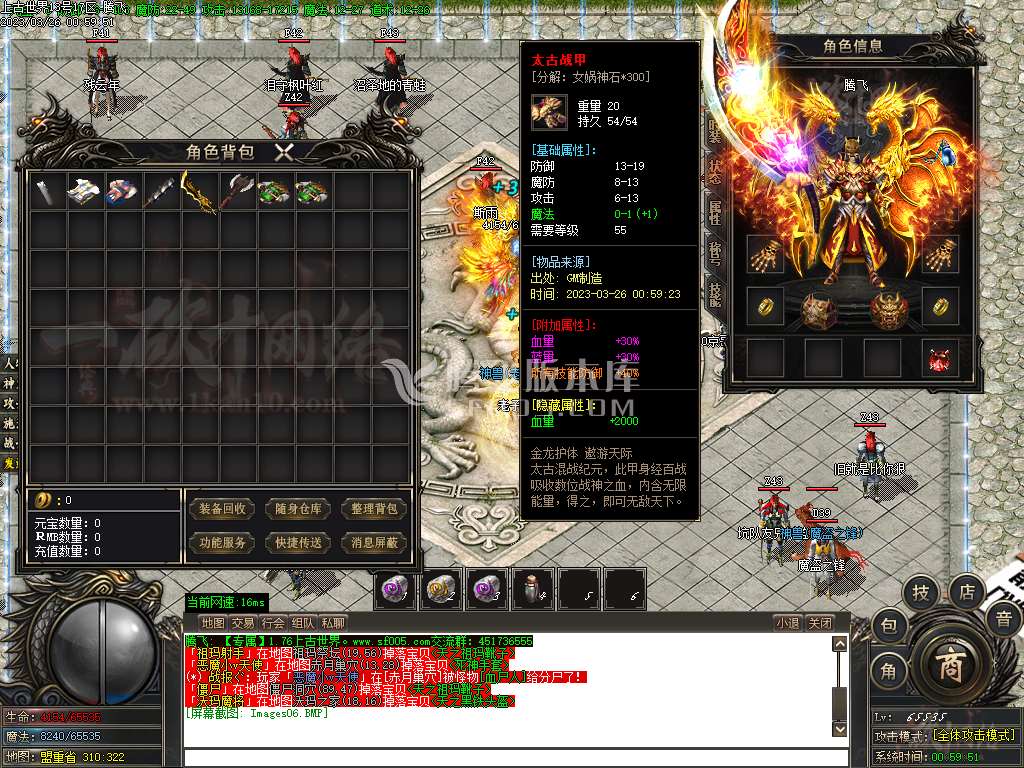Viewport: 1024px width, 768px height.
Task: Open the 行会 guild panel
Action: coord(273,623)
